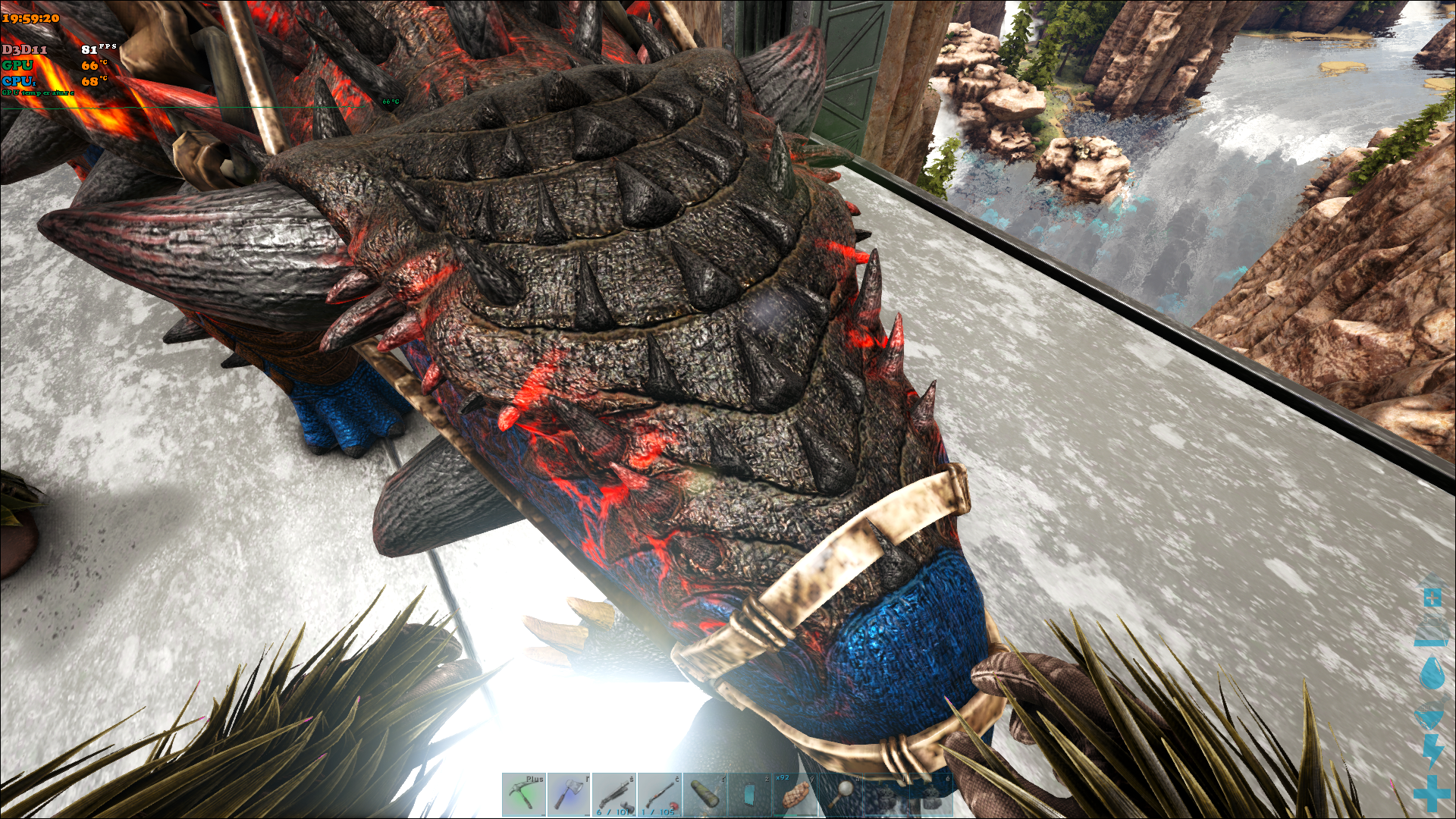Select the metal pickaxe hotbar slot

tap(523, 795)
